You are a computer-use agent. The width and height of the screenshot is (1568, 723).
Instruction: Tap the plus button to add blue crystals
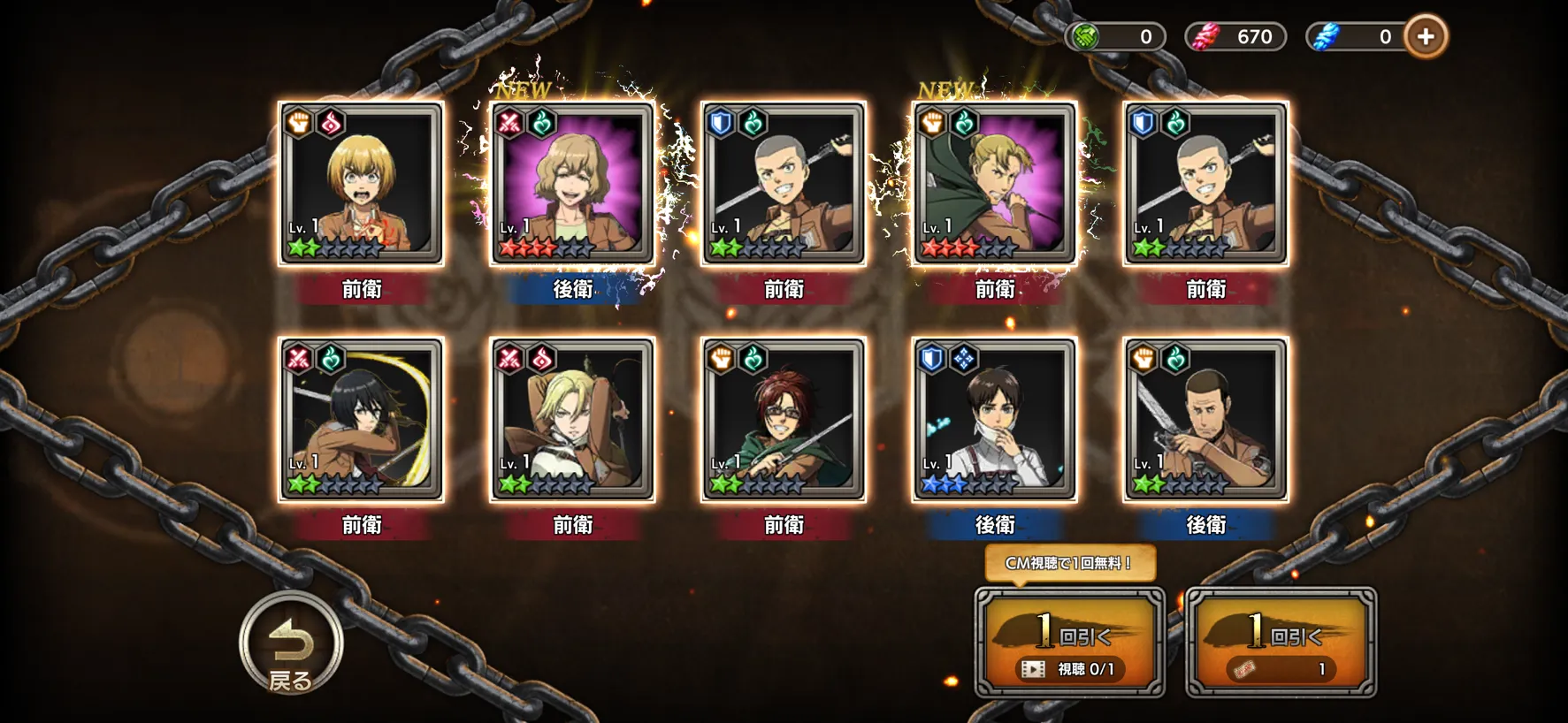pos(1425,37)
